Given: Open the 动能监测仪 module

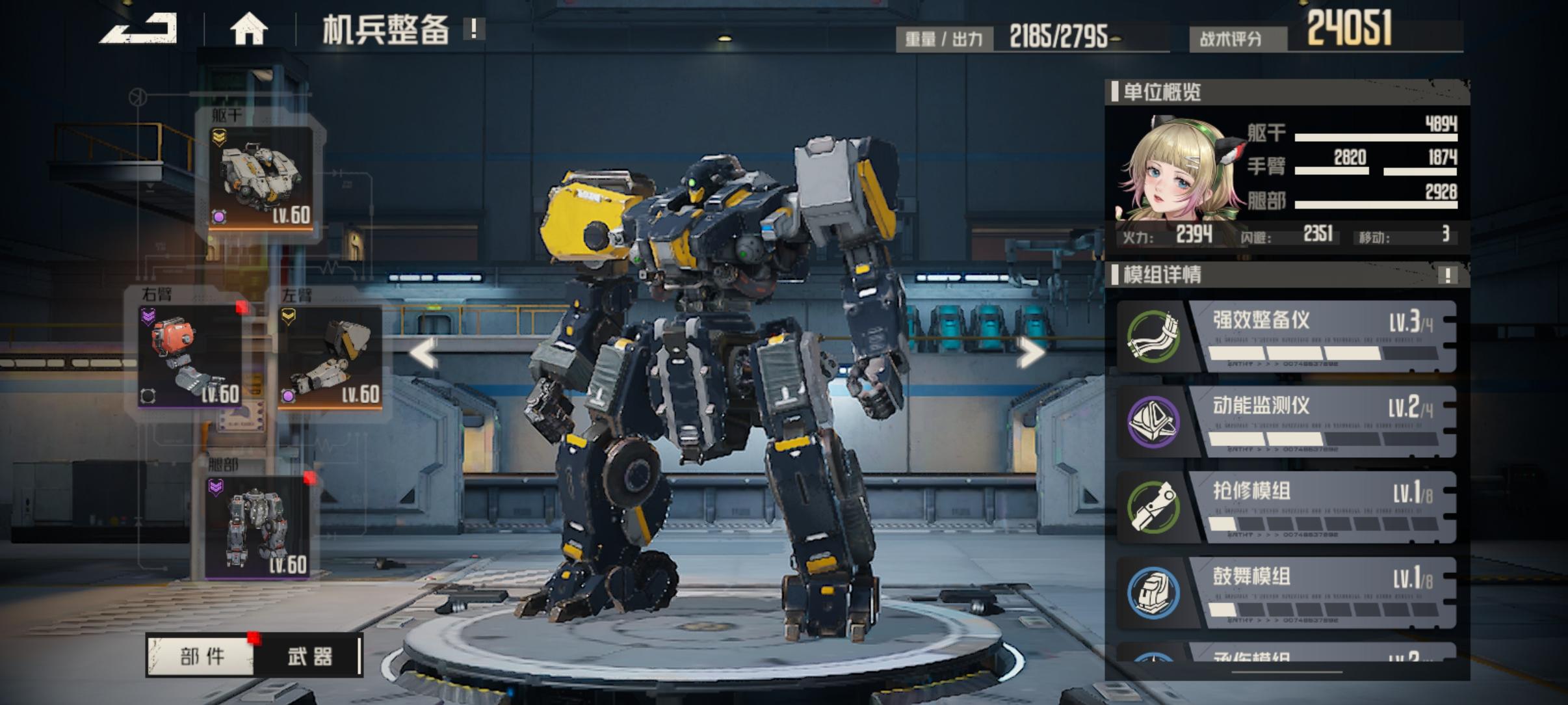Looking at the screenshot, I should (x=1287, y=421).
